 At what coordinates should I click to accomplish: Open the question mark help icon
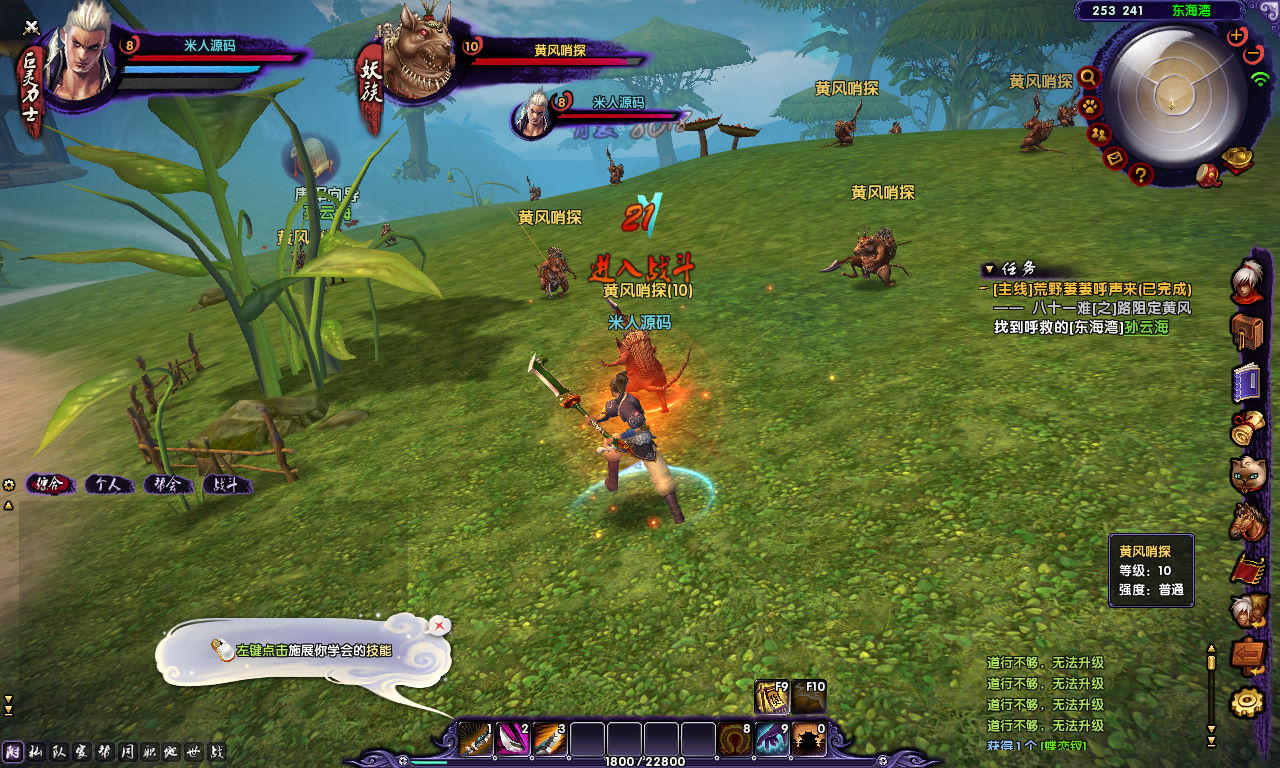1141,175
